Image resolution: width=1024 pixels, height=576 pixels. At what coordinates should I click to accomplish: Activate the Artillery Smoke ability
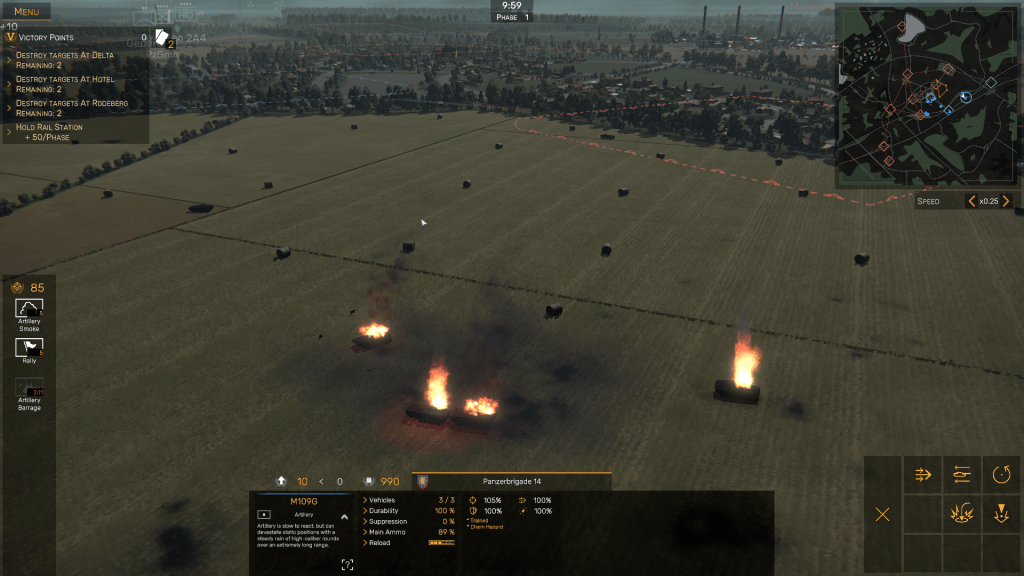click(x=29, y=308)
